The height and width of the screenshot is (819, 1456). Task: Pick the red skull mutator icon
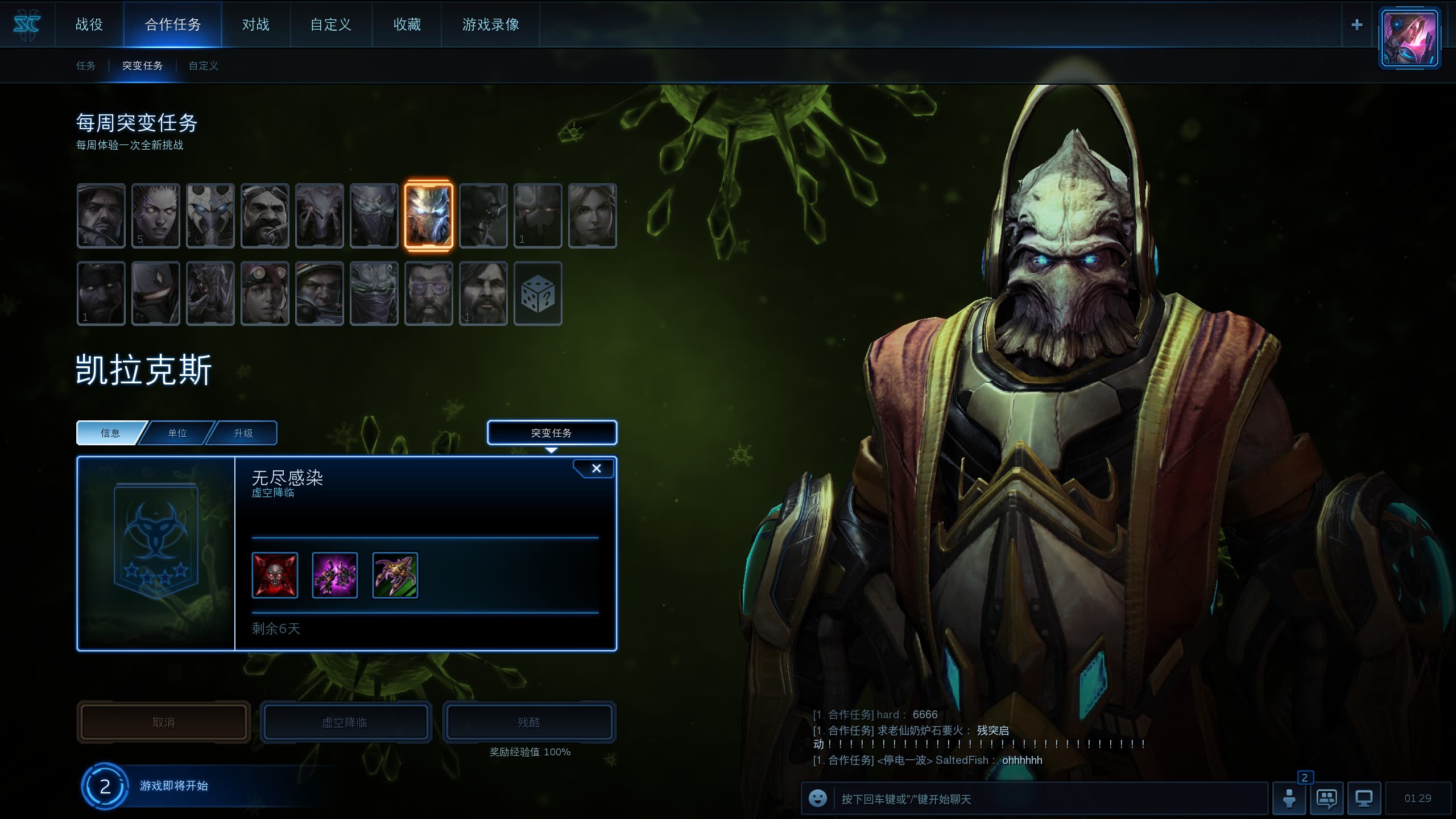pyautogui.click(x=275, y=576)
